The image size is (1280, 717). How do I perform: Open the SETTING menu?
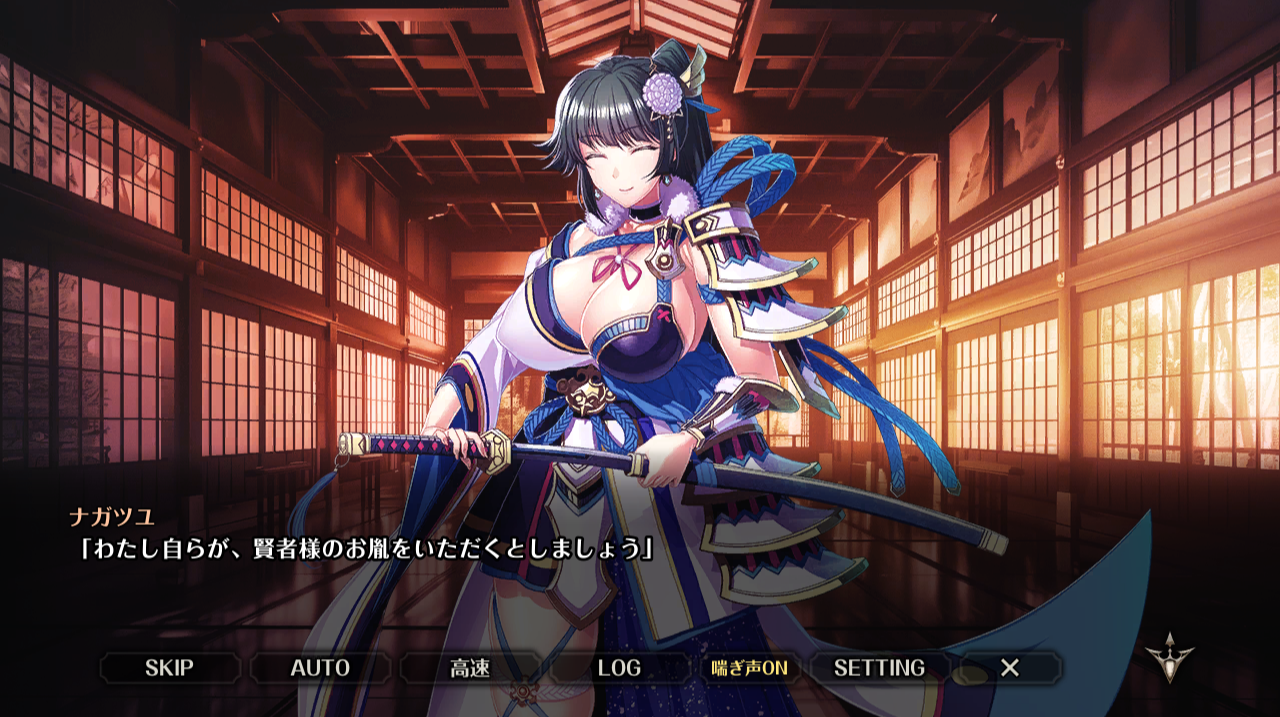(879, 668)
